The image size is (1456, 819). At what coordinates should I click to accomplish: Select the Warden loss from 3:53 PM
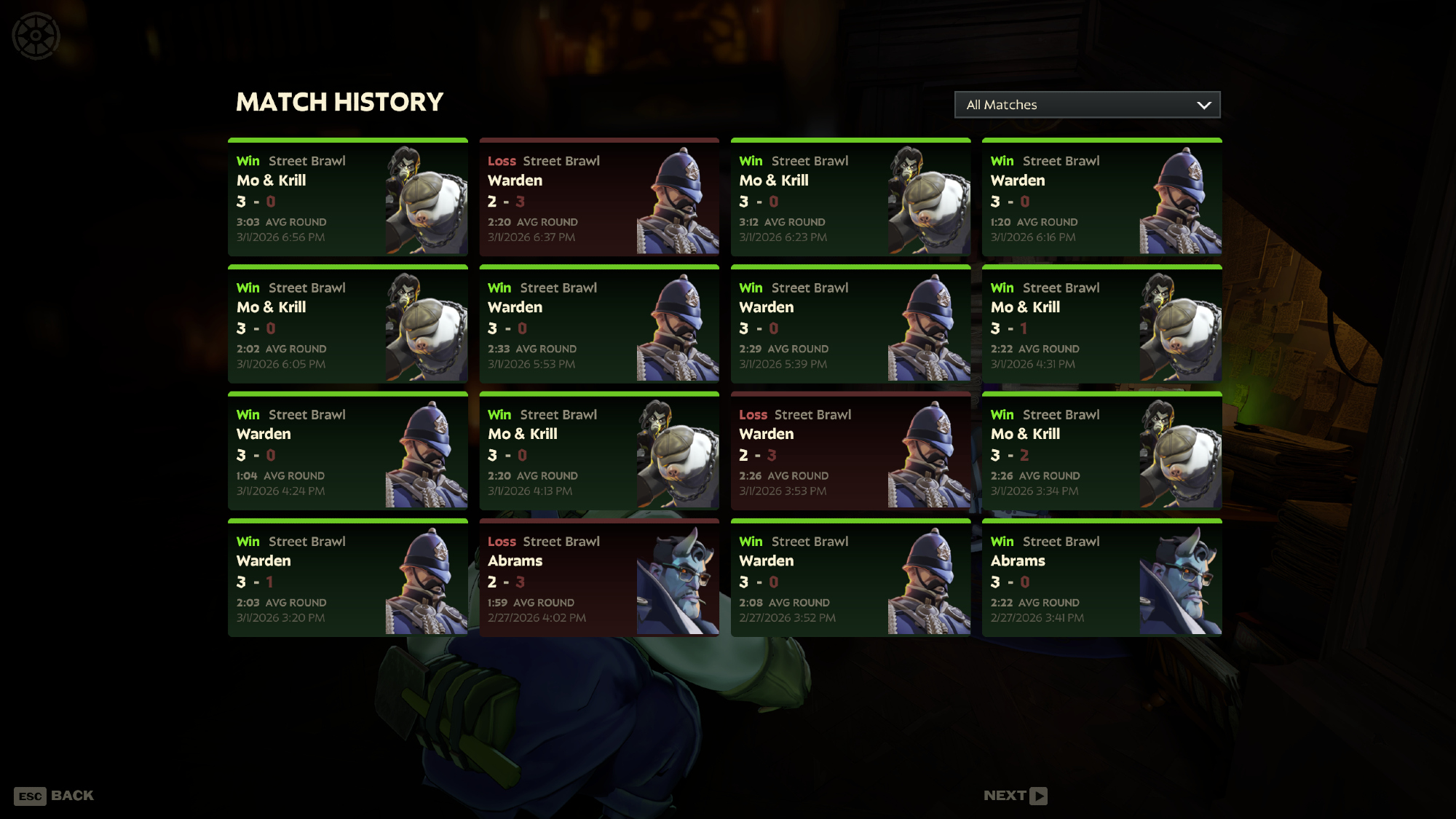click(850, 451)
